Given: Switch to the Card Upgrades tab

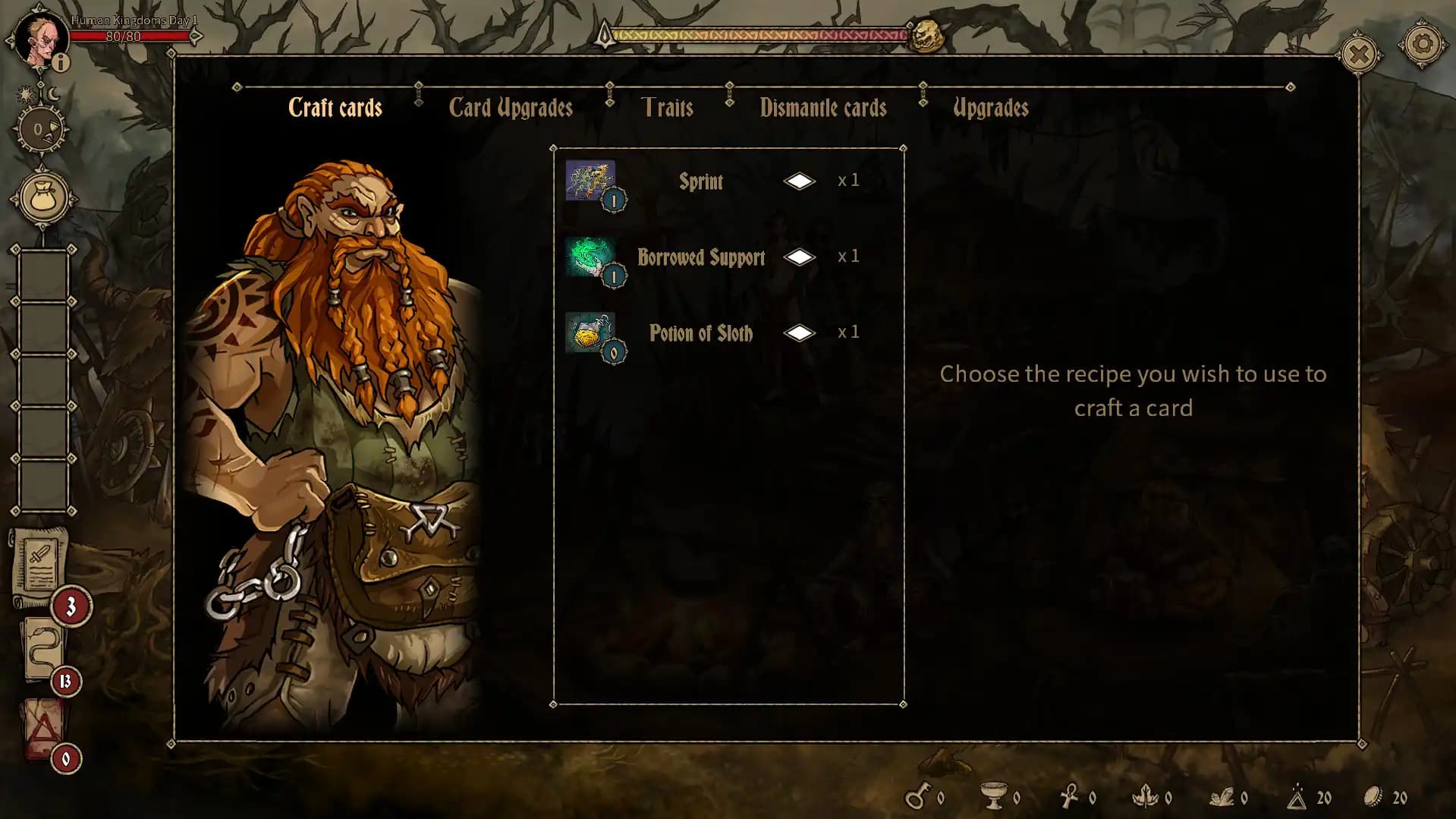Looking at the screenshot, I should 511,108.
